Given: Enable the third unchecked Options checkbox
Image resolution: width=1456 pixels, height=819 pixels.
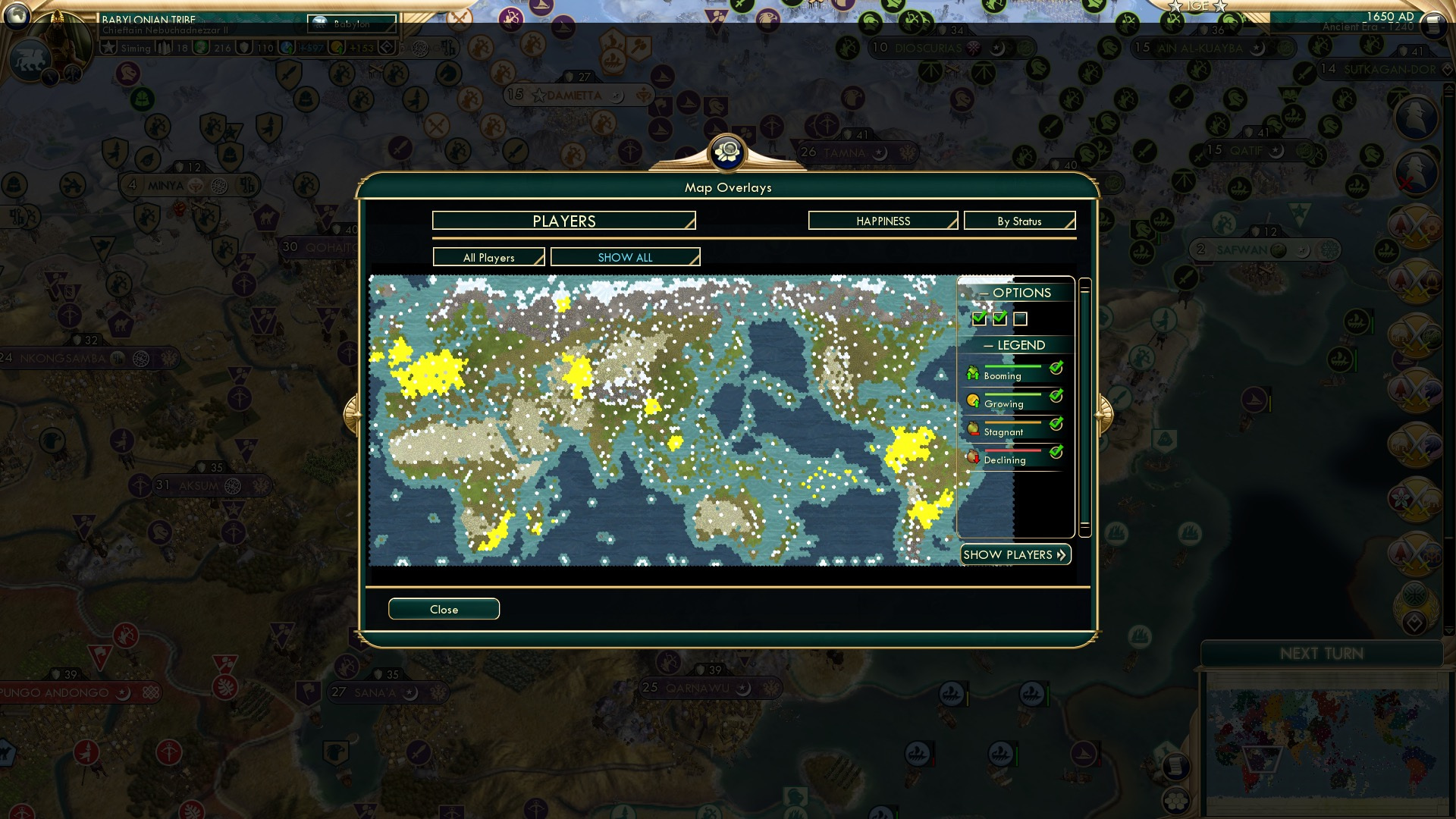Looking at the screenshot, I should coord(1021,318).
